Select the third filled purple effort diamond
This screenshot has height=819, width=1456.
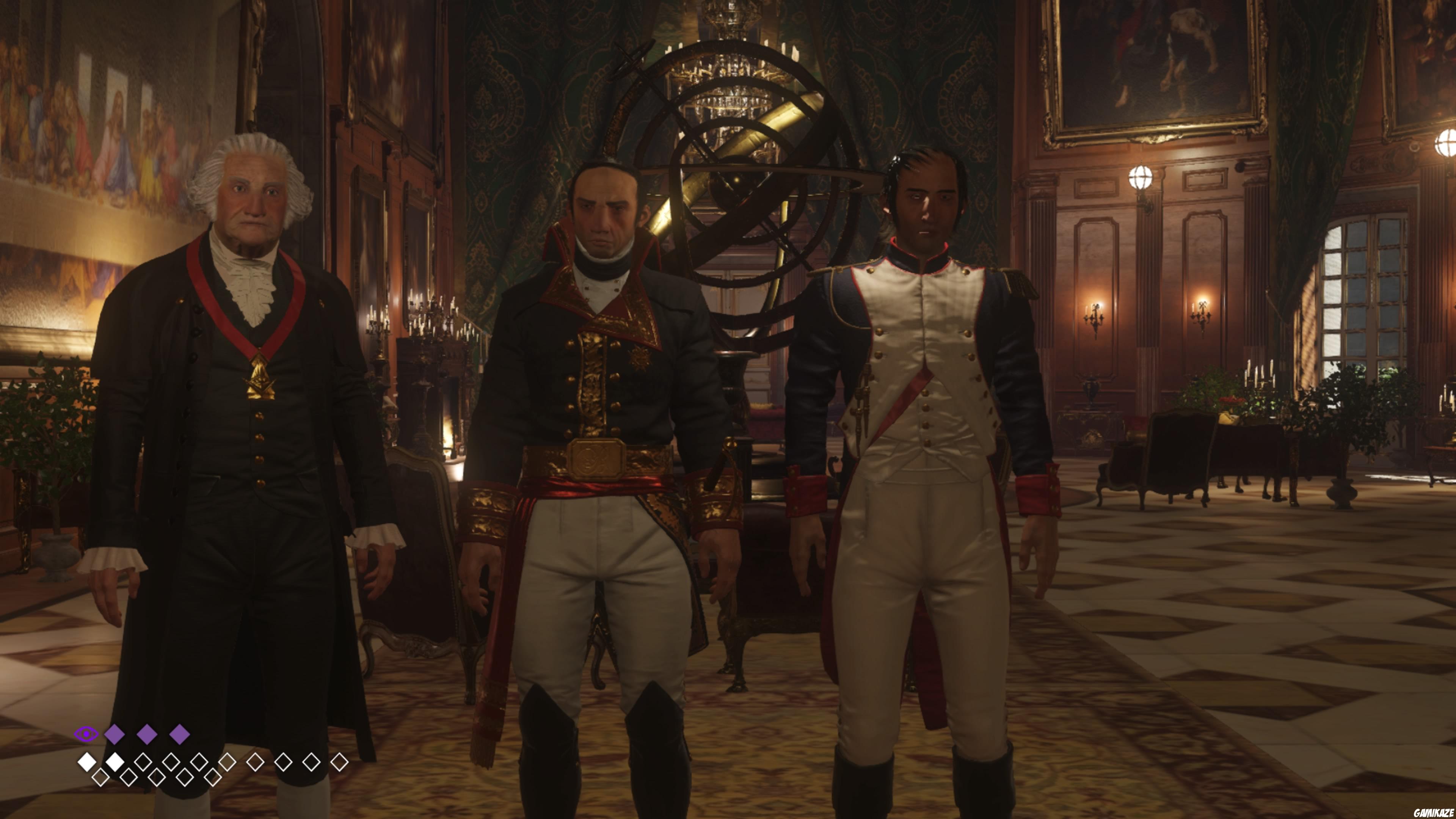pos(179,735)
